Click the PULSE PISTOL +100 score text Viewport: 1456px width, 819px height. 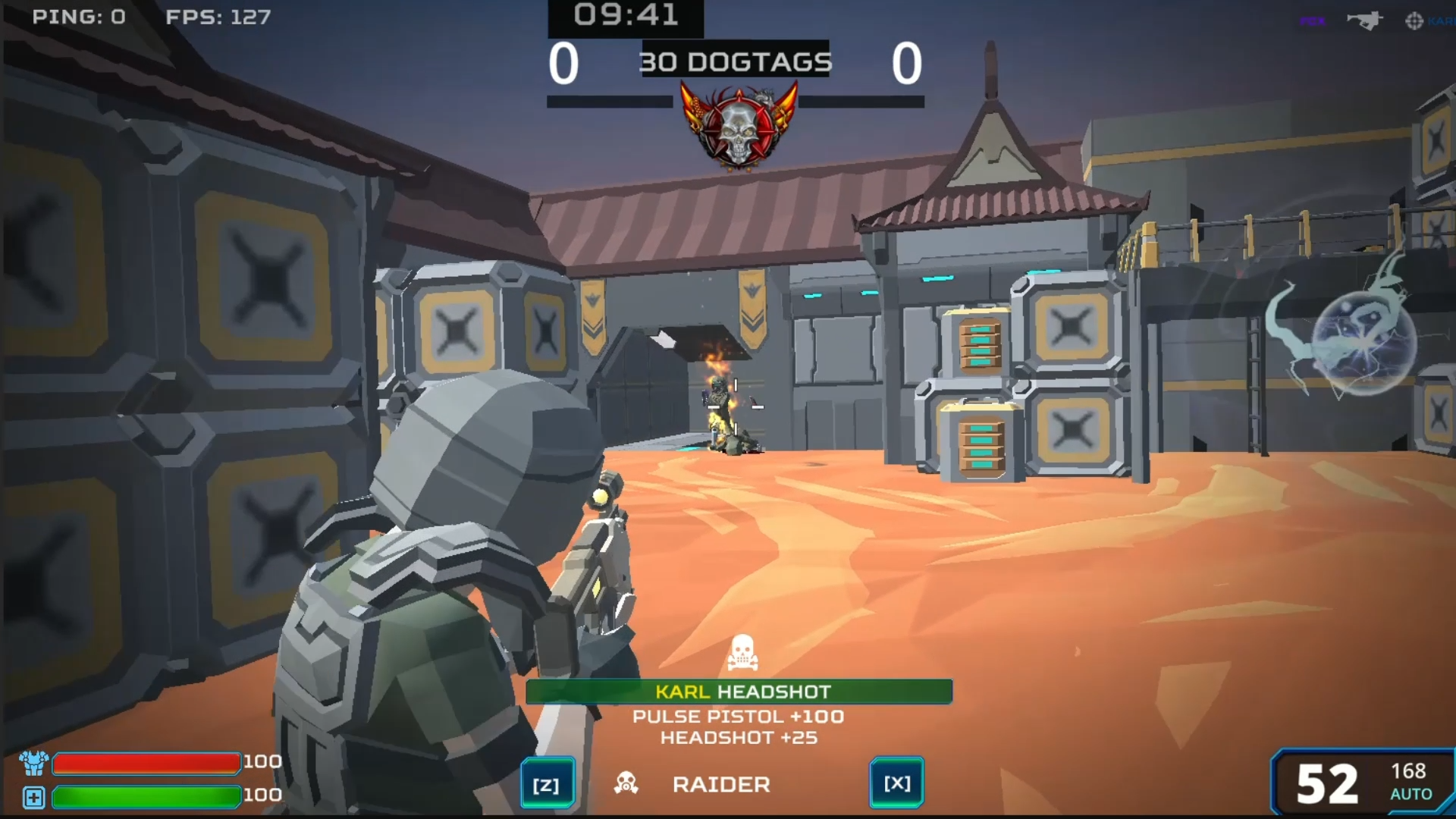739,716
